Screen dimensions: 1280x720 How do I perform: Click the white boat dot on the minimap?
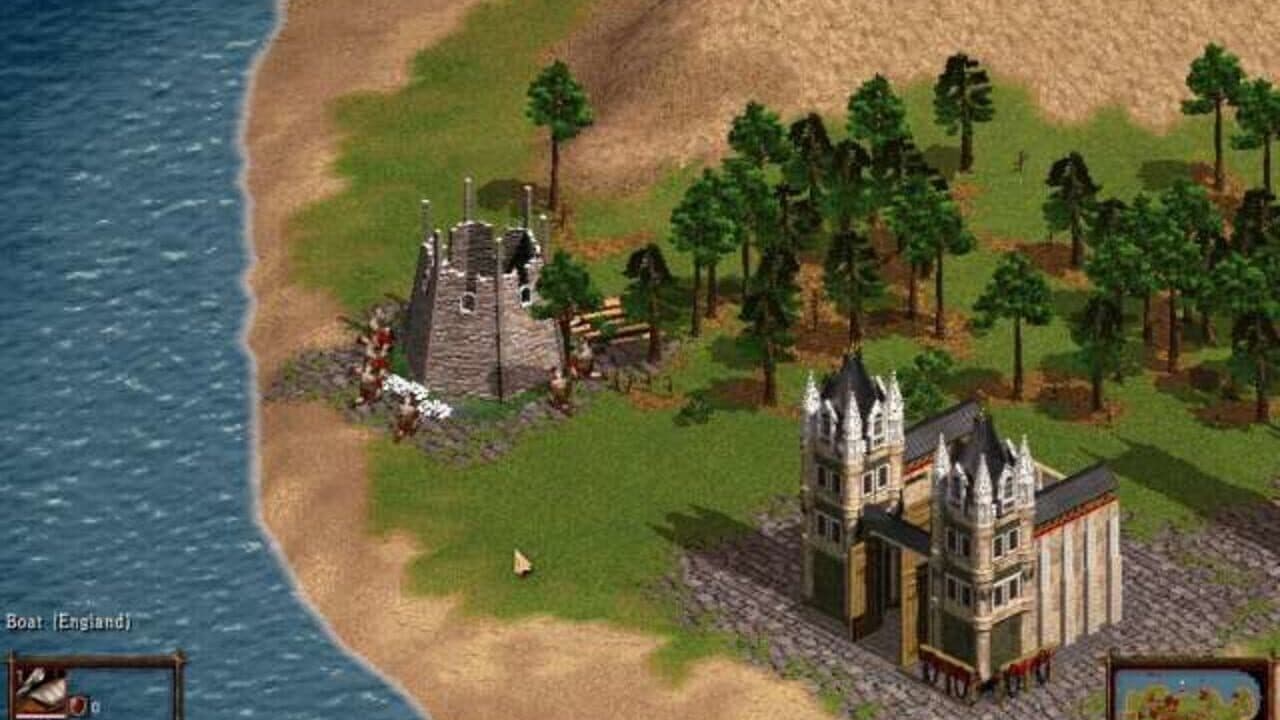coord(1182,682)
